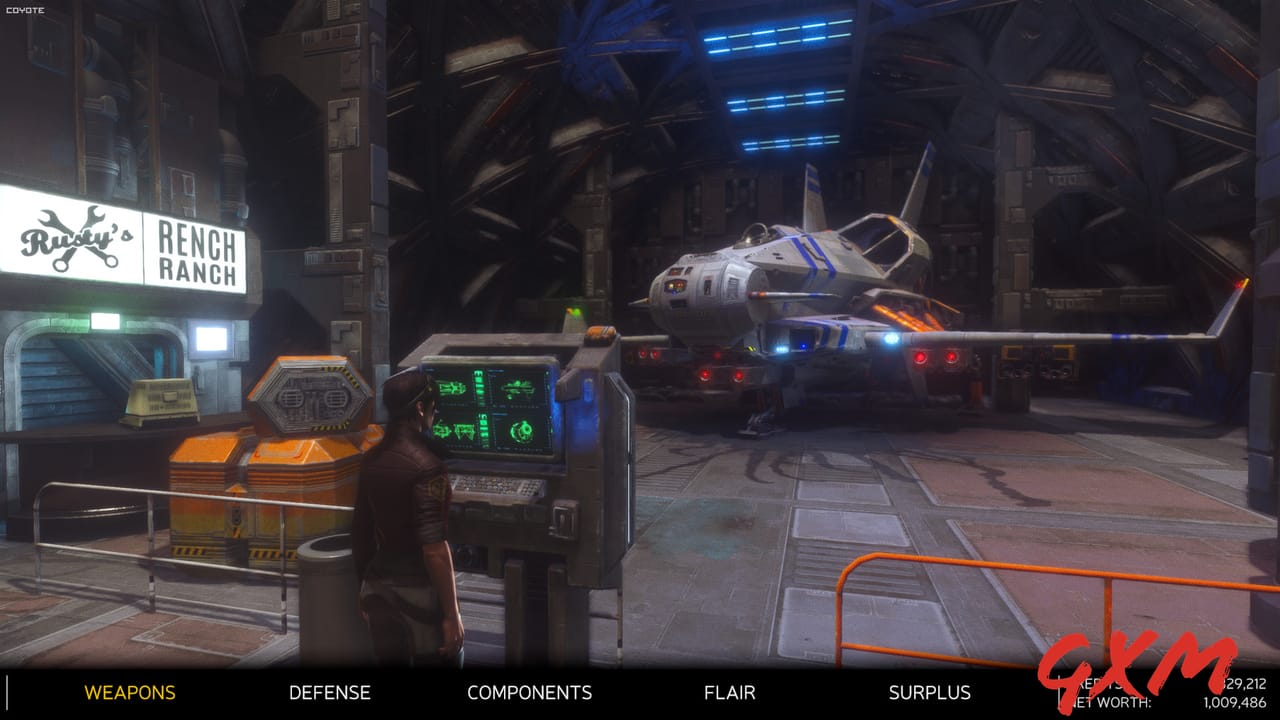Open the FLAIR tab
Image resolution: width=1280 pixels, height=720 pixels.
coord(729,692)
